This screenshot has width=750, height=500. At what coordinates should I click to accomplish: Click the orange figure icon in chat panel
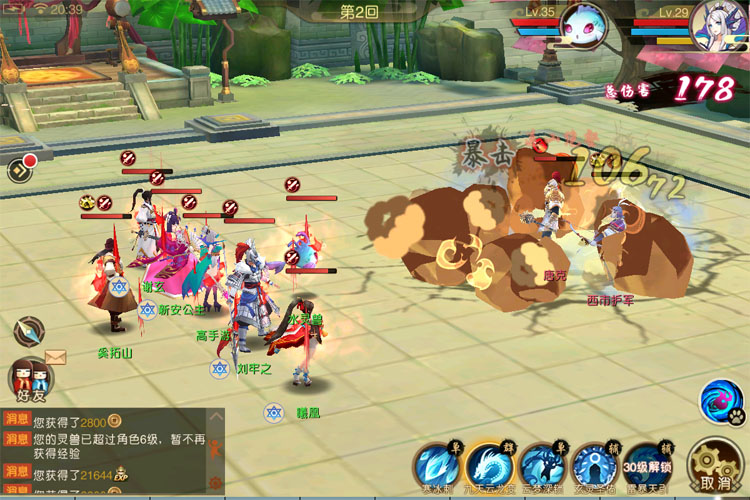[x=215, y=447]
